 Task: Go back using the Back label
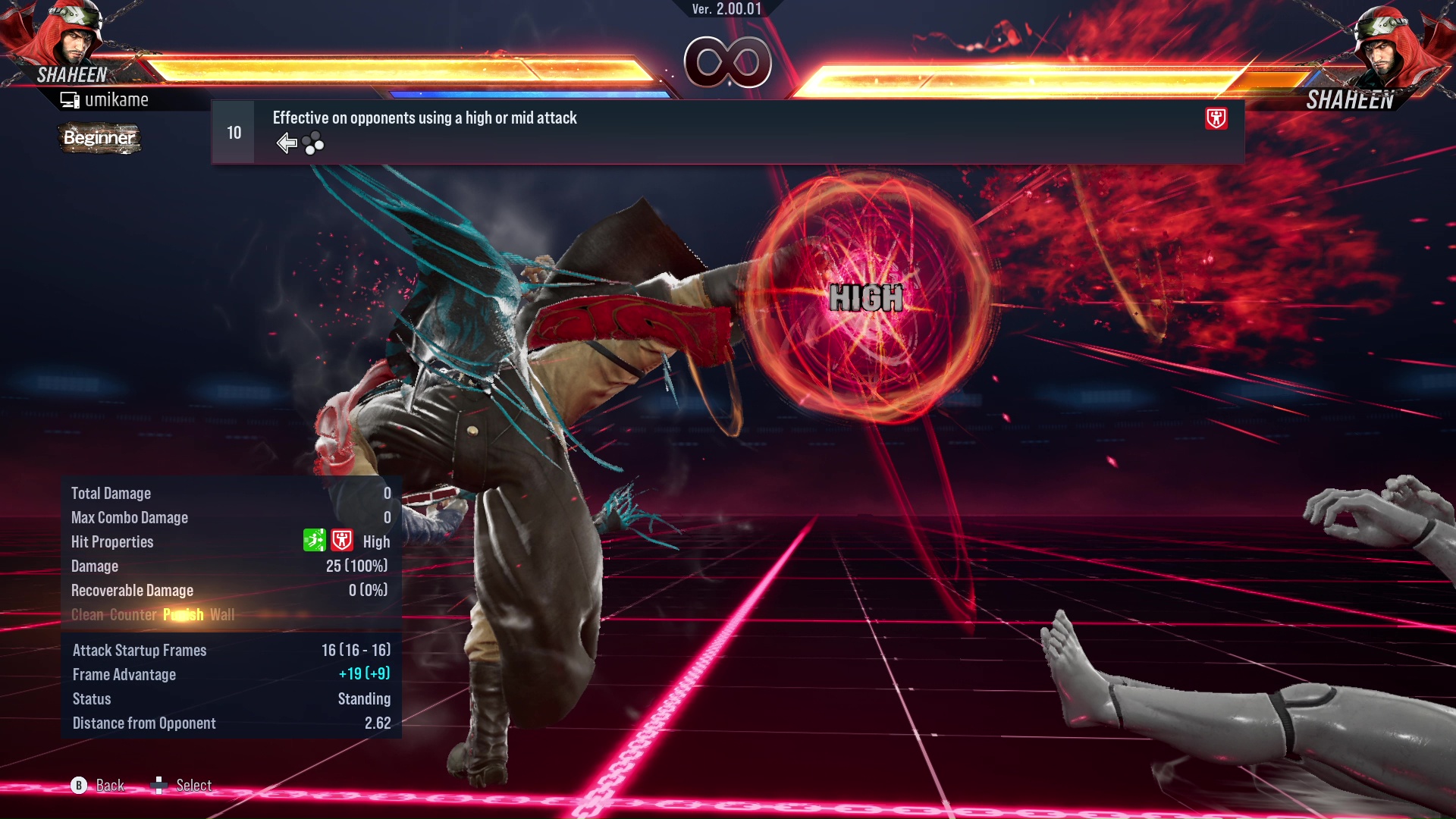pyautogui.click(x=109, y=785)
